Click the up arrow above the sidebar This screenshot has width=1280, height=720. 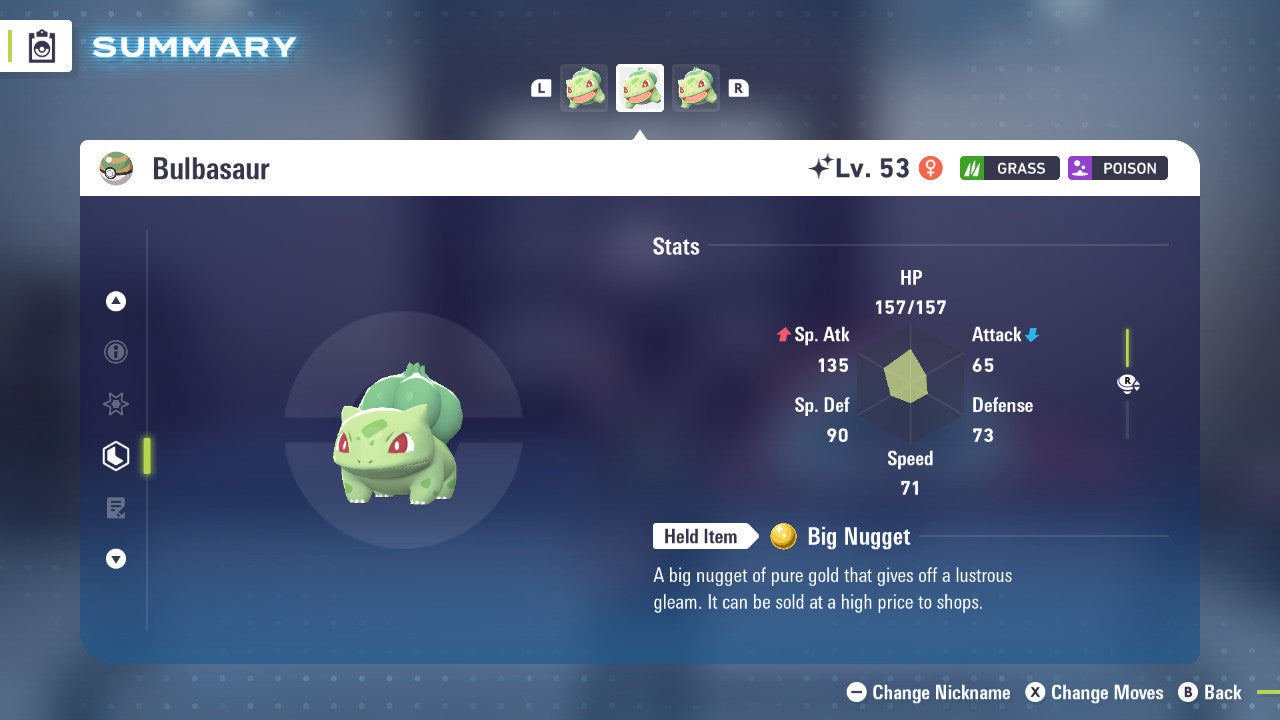tap(116, 301)
